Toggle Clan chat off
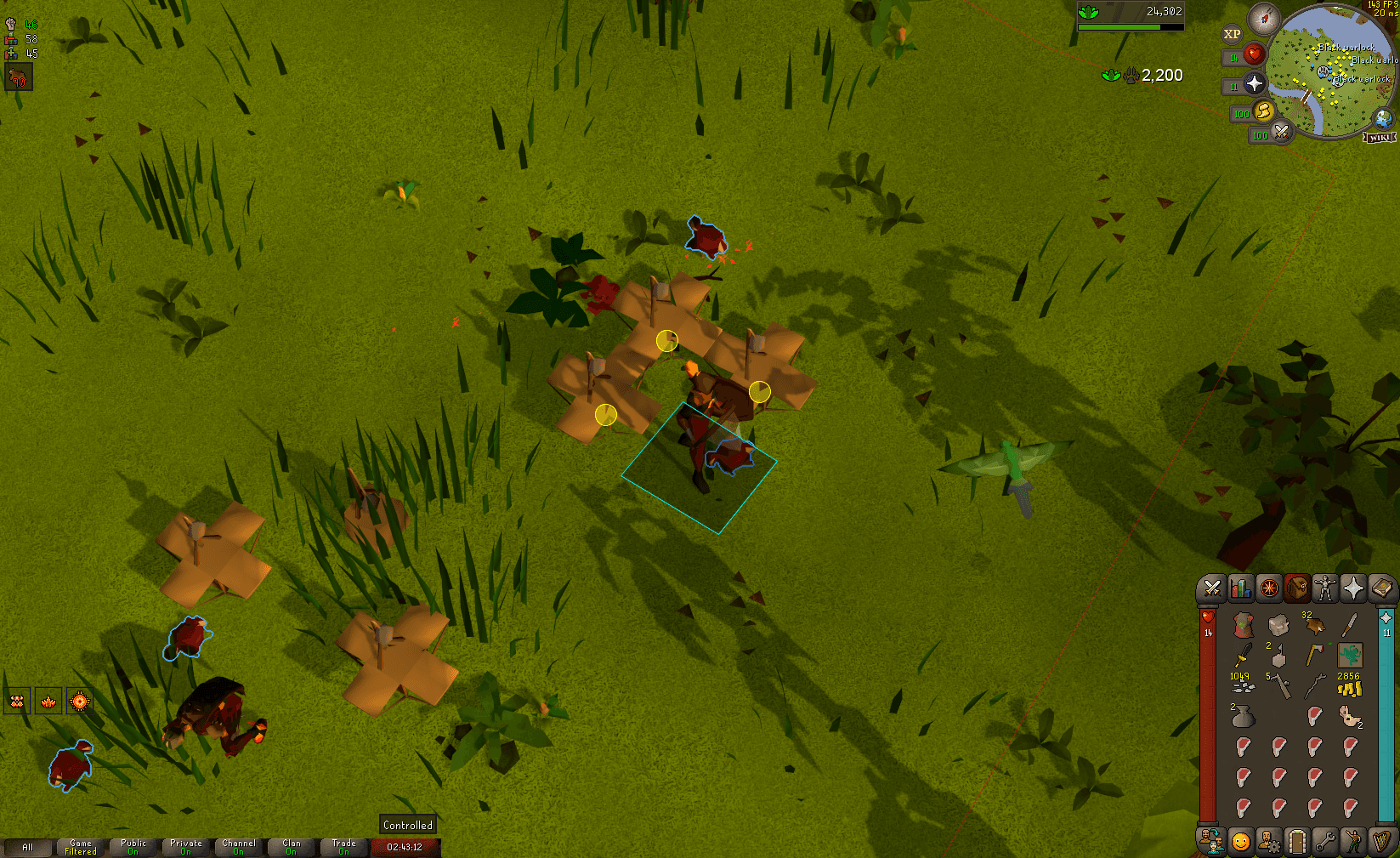The width and height of the screenshot is (1400, 858). (x=291, y=846)
